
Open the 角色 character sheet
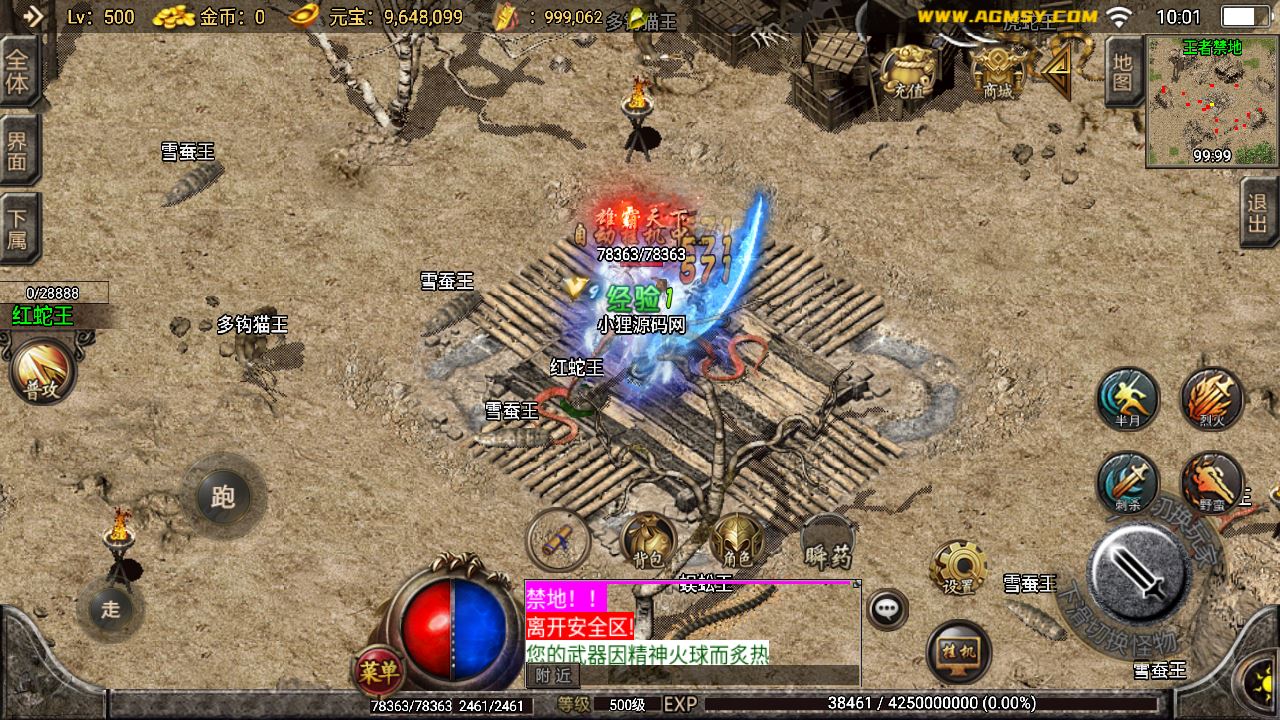tap(737, 540)
